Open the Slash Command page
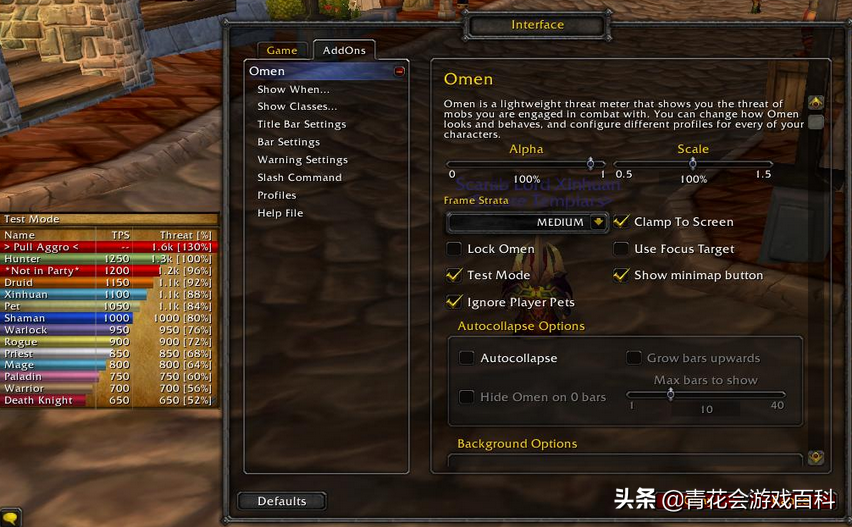This screenshot has height=527, width=852. click(299, 177)
